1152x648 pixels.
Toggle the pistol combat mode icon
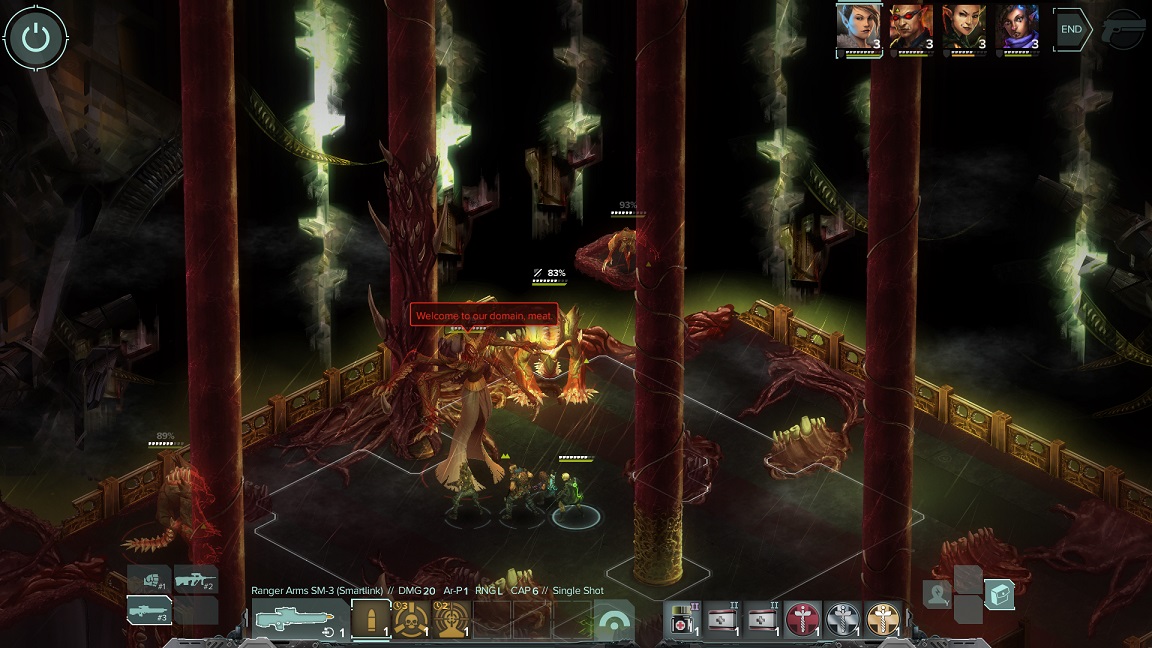pyautogui.click(x=1124, y=30)
